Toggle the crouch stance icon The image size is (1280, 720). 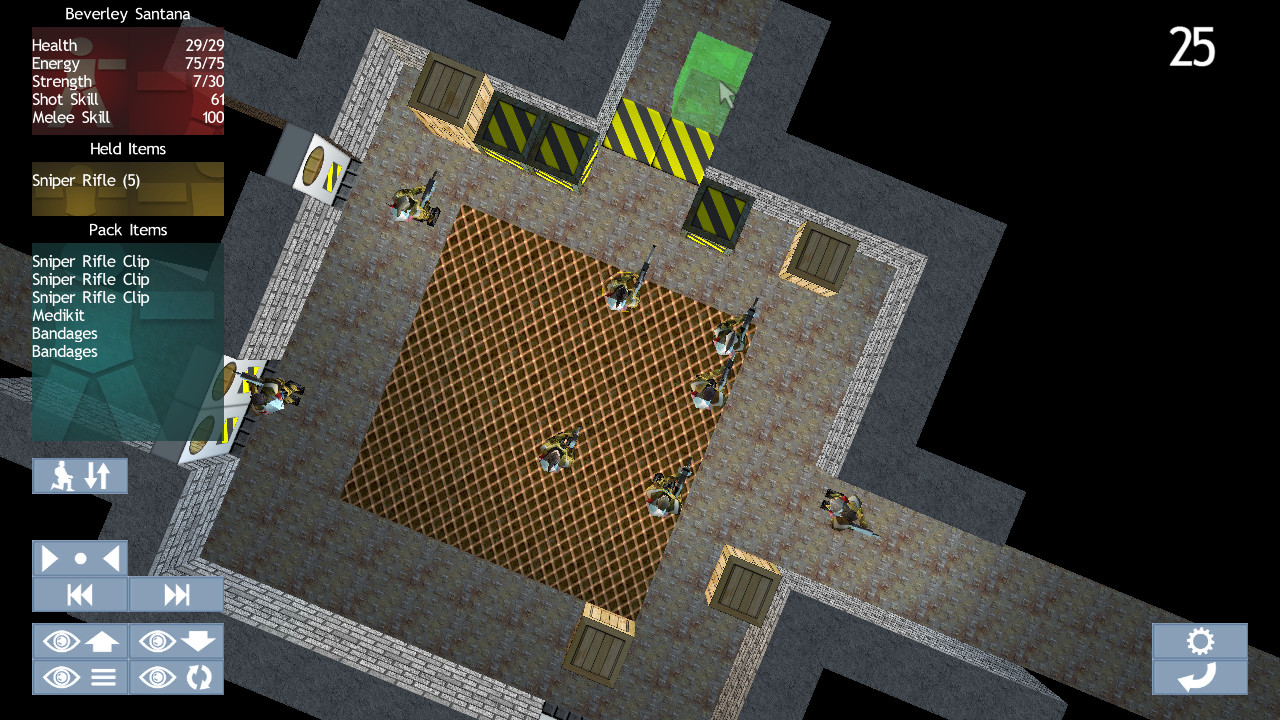coord(62,476)
